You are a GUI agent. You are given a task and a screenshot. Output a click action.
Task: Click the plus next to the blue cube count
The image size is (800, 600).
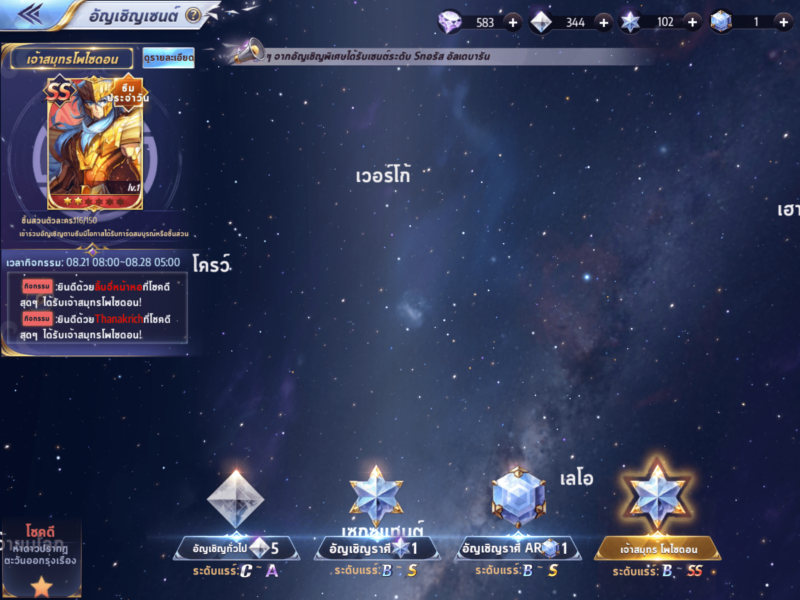click(x=783, y=22)
